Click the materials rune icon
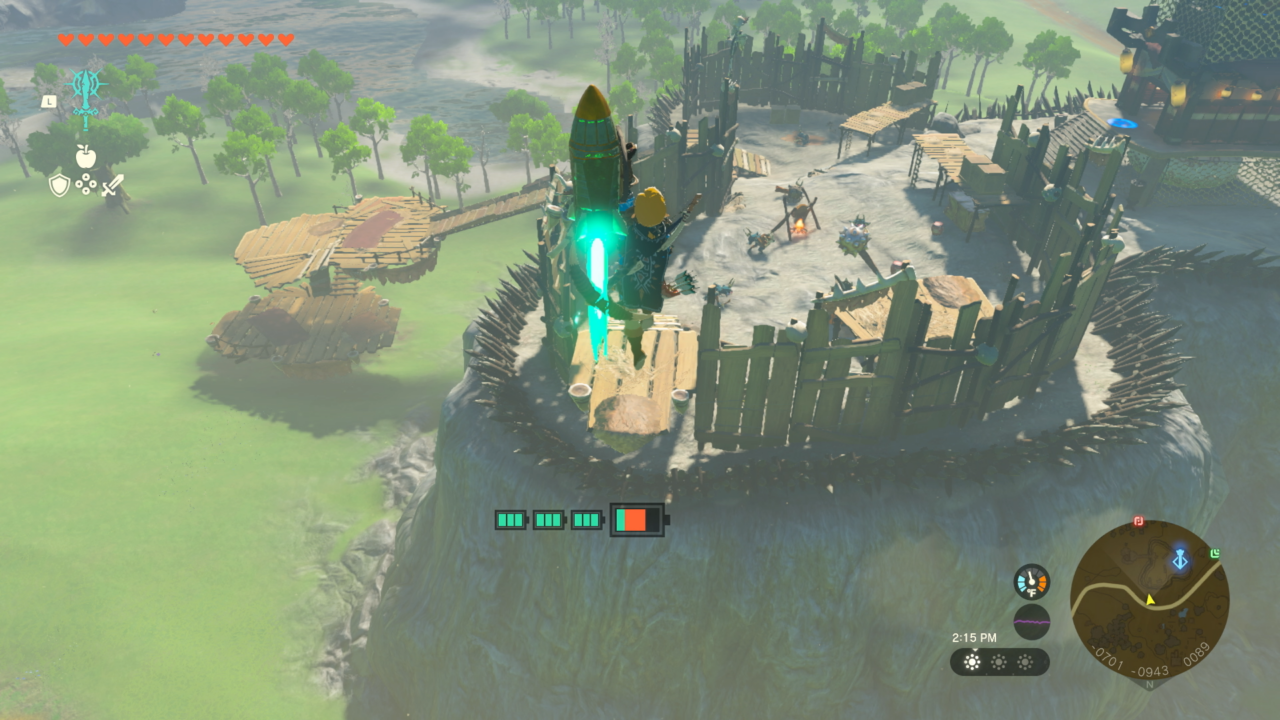The width and height of the screenshot is (1280, 720). [86, 184]
